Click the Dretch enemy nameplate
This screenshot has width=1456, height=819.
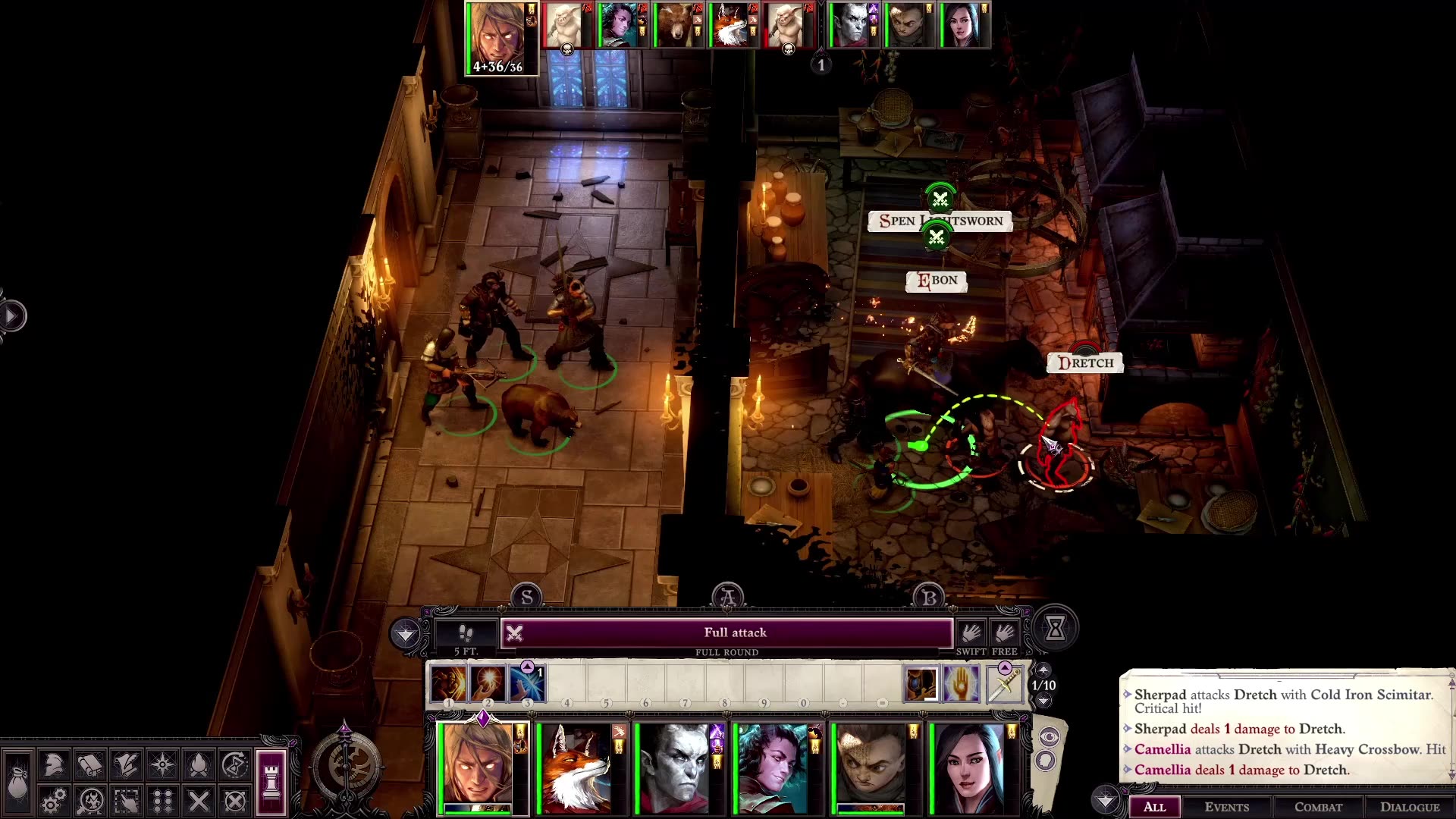tap(1087, 362)
